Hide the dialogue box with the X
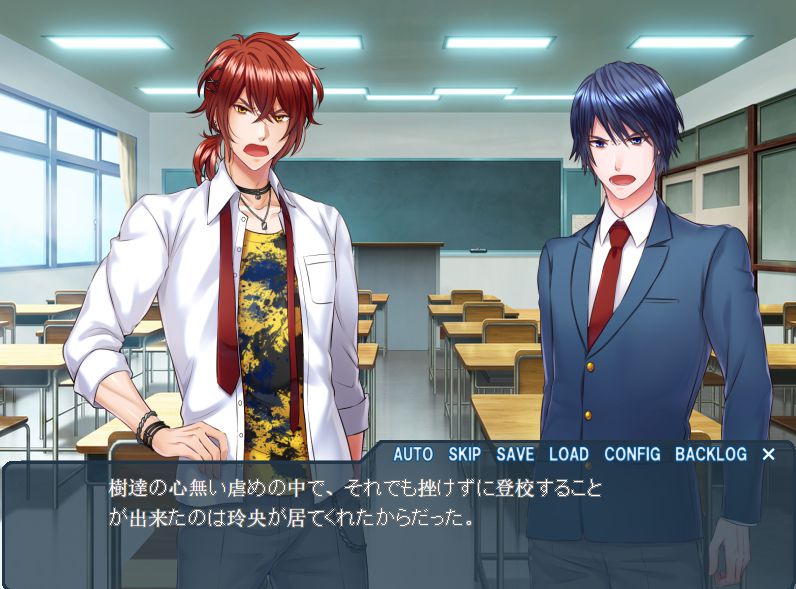796x589 pixels. [768, 454]
